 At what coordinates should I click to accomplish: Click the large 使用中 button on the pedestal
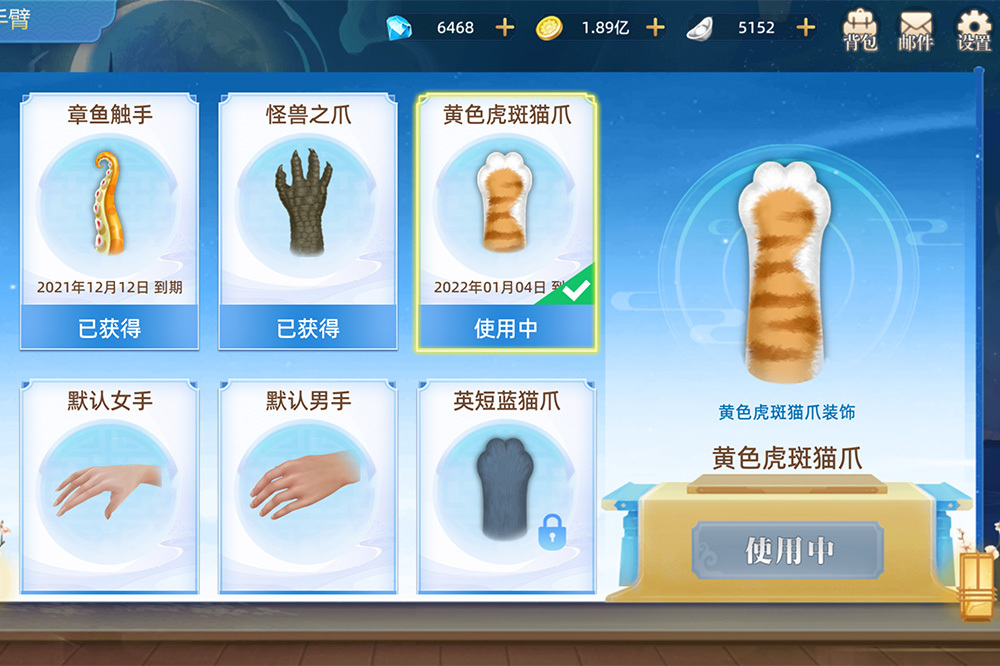[788, 550]
